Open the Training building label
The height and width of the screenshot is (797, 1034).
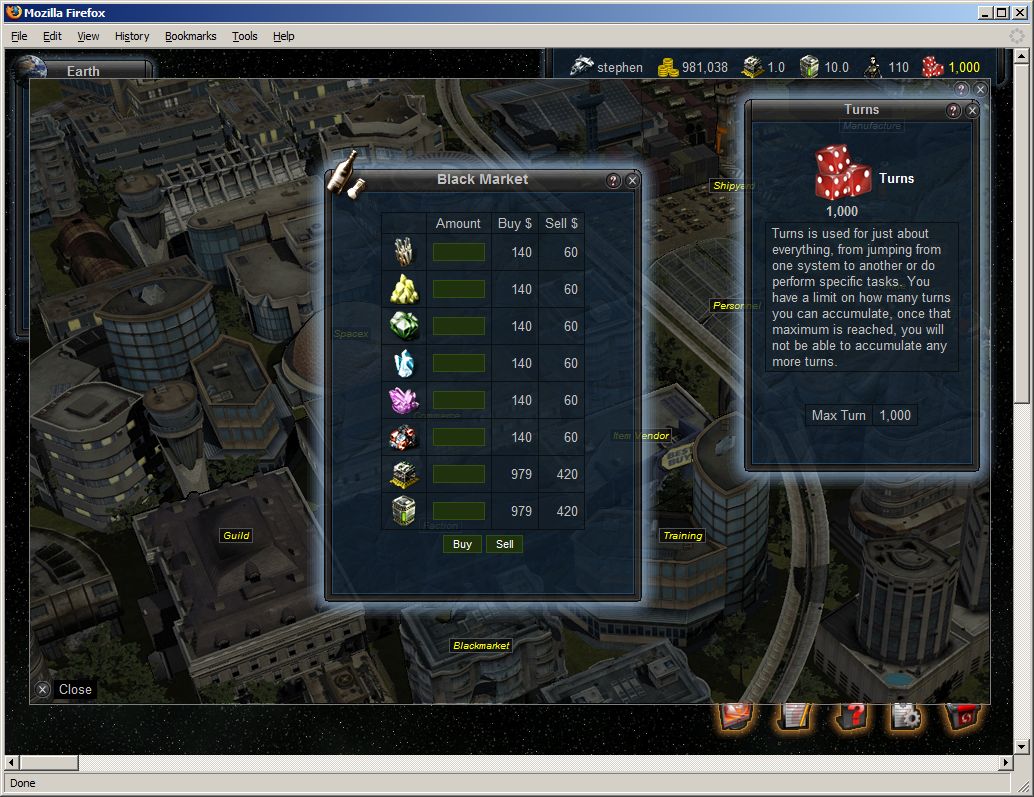pyautogui.click(x=683, y=536)
